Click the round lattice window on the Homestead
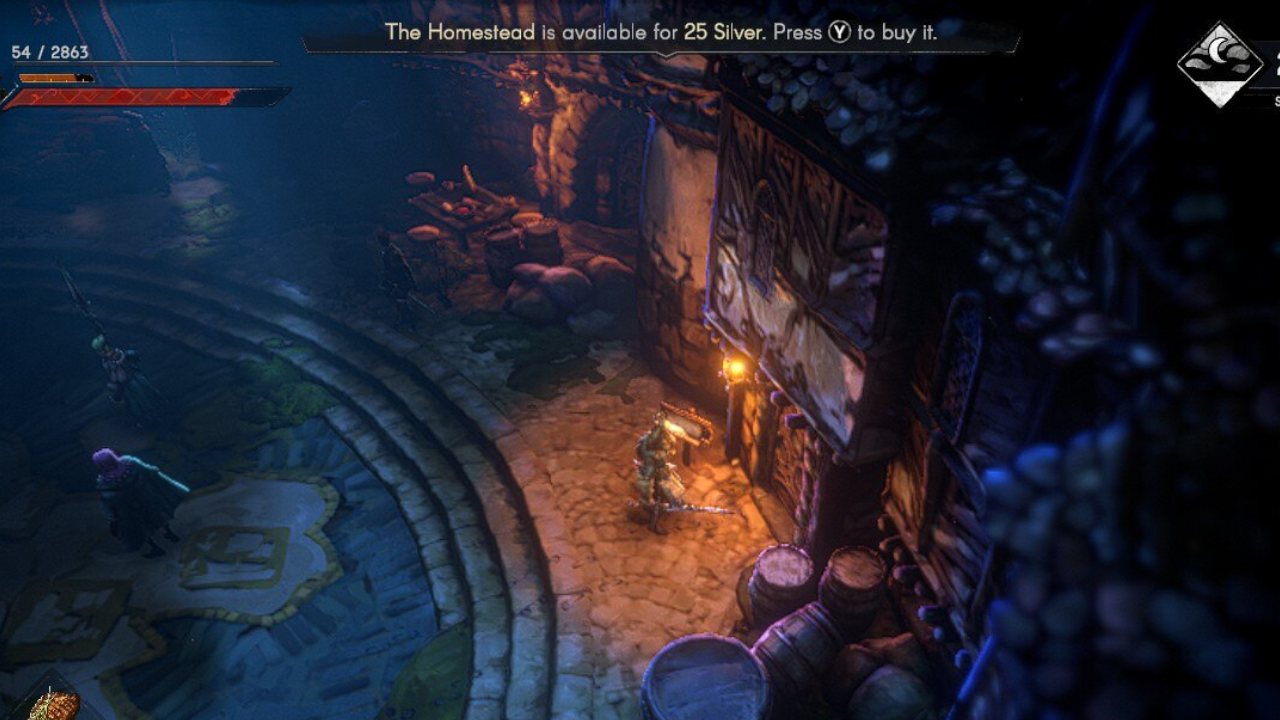Viewport: 1280px width, 720px height. point(763,229)
